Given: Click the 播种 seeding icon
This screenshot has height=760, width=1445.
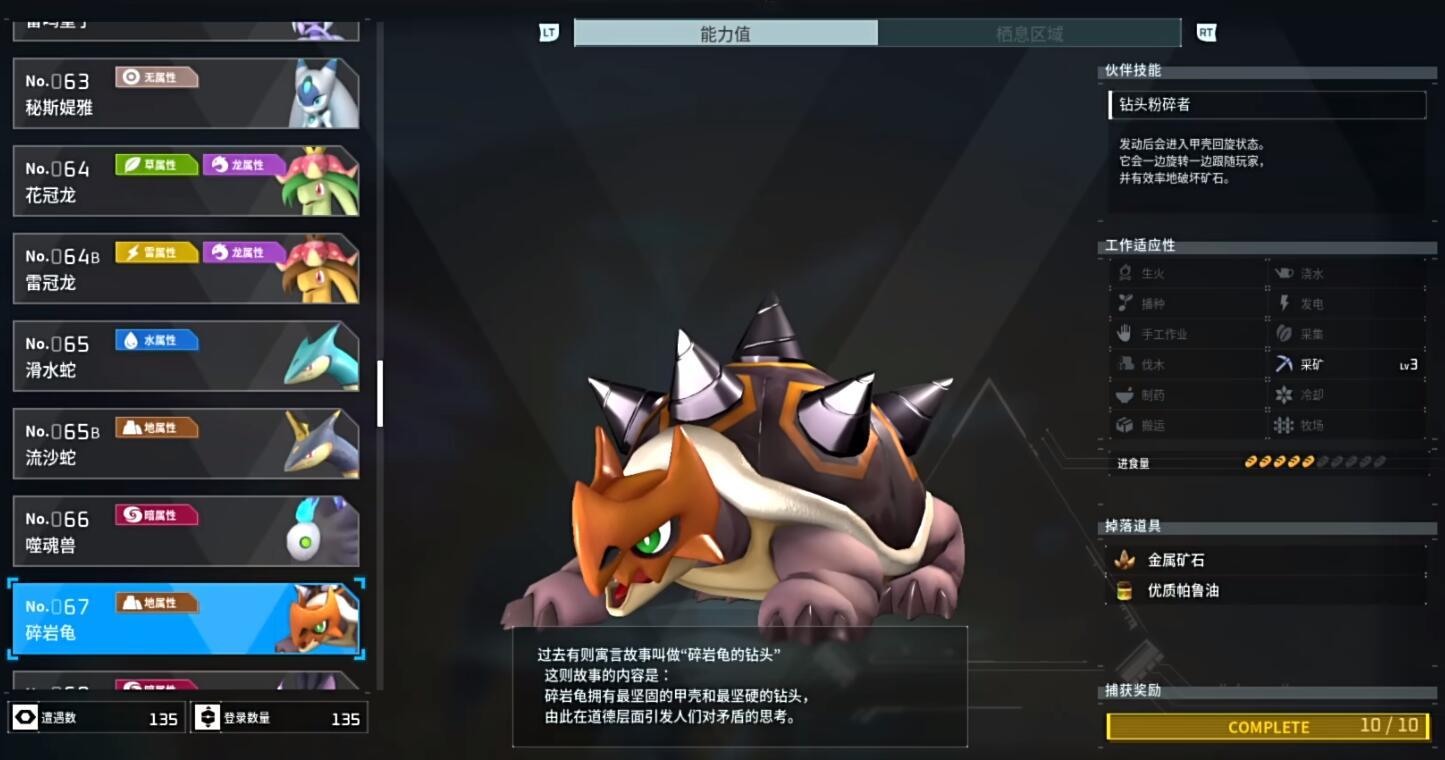Looking at the screenshot, I should [x=1127, y=303].
